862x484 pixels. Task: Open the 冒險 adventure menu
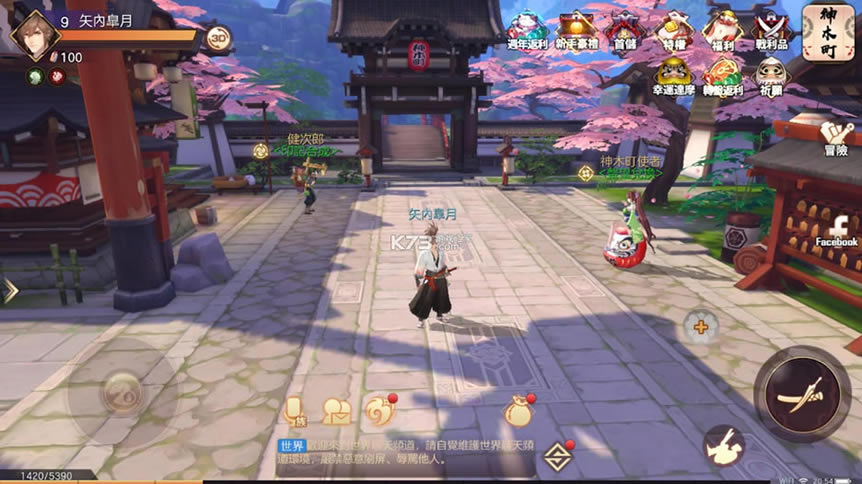pos(836,137)
